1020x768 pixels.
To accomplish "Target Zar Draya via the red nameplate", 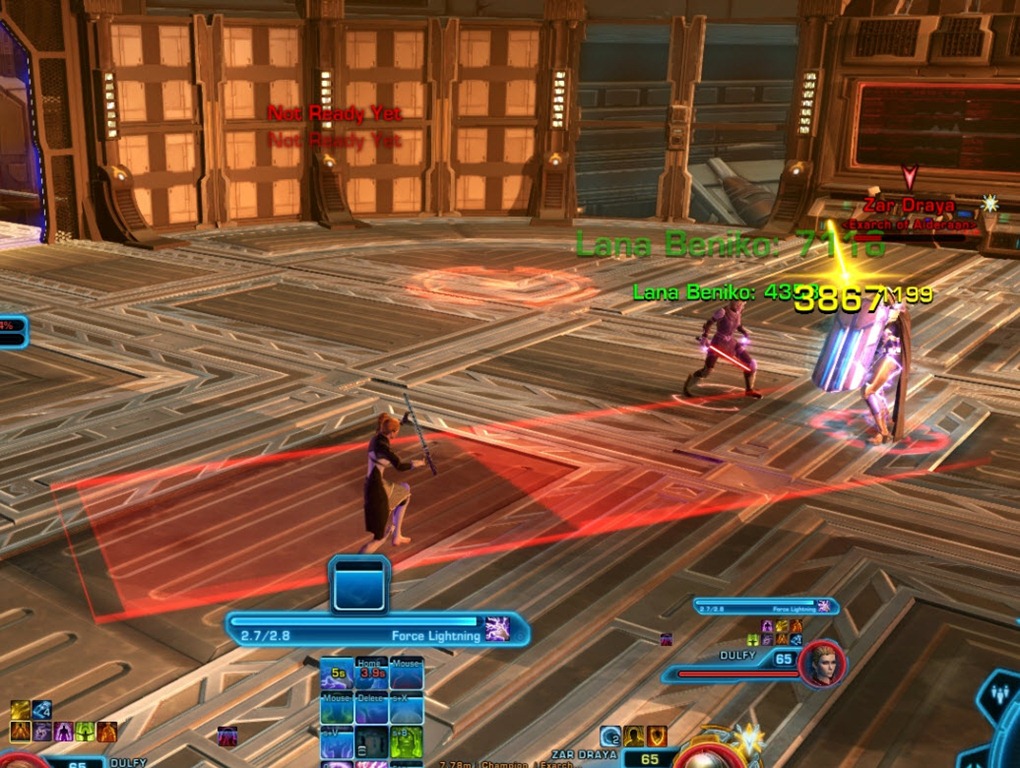I will point(909,206).
